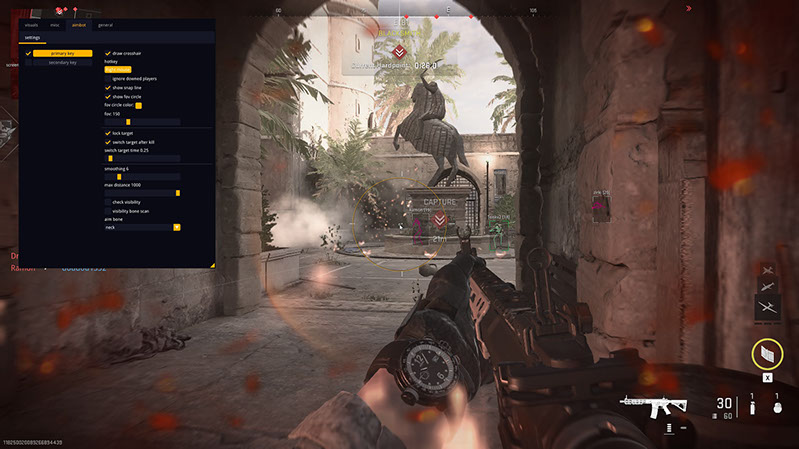Open the misc tab
799x449 pixels.
coord(56,24)
